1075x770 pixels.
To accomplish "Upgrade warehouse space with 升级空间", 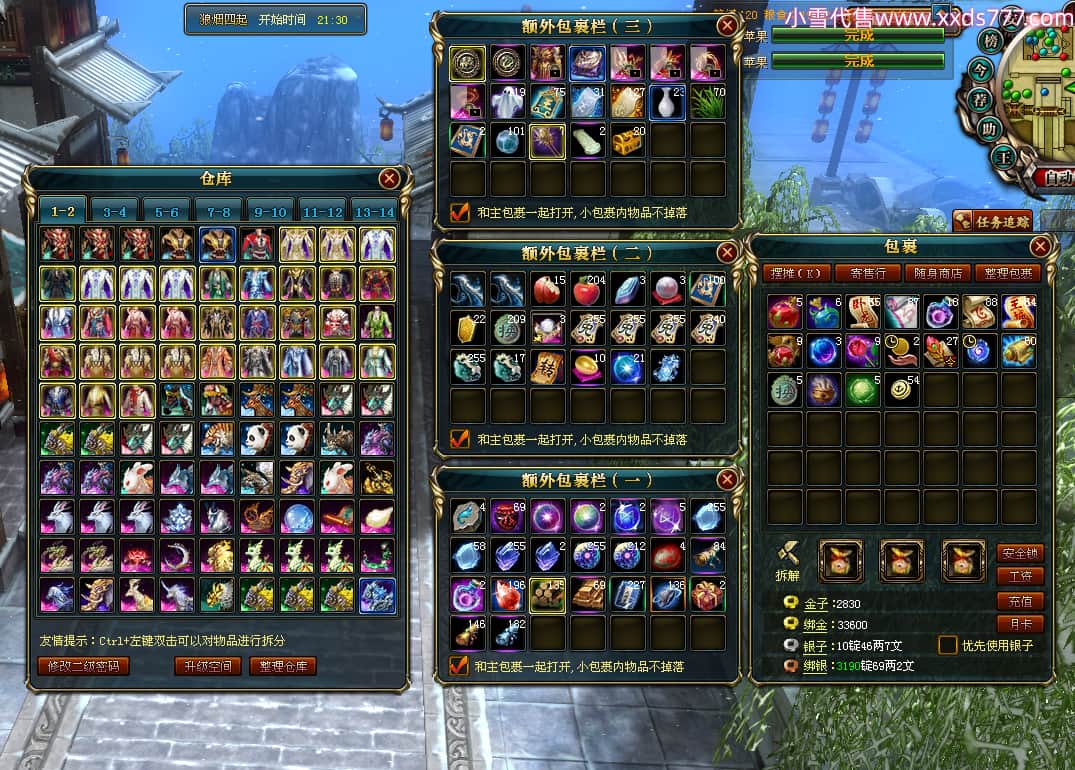I will pos(207,666).
